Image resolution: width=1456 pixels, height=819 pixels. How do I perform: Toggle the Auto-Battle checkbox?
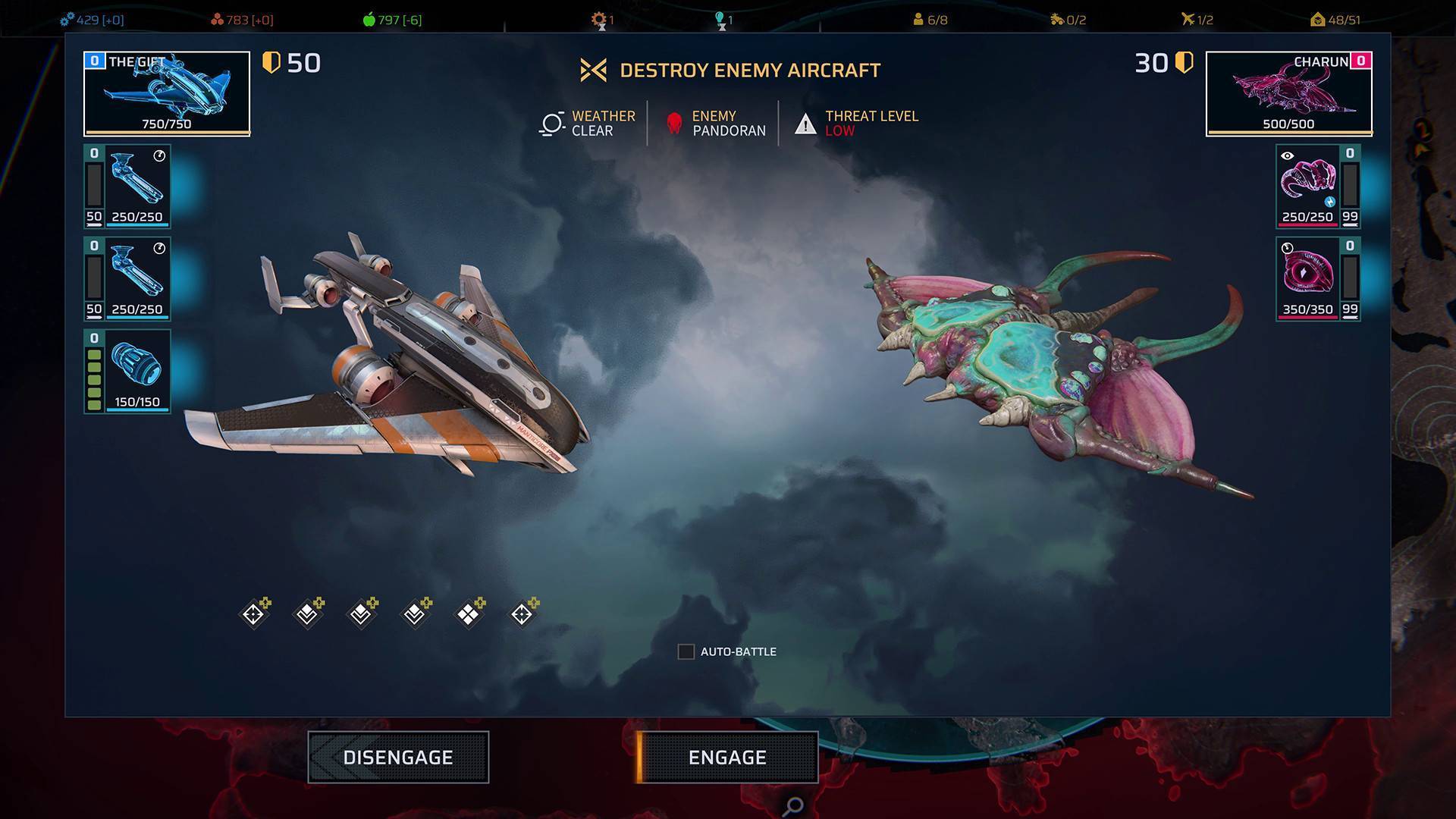[686, 651]
